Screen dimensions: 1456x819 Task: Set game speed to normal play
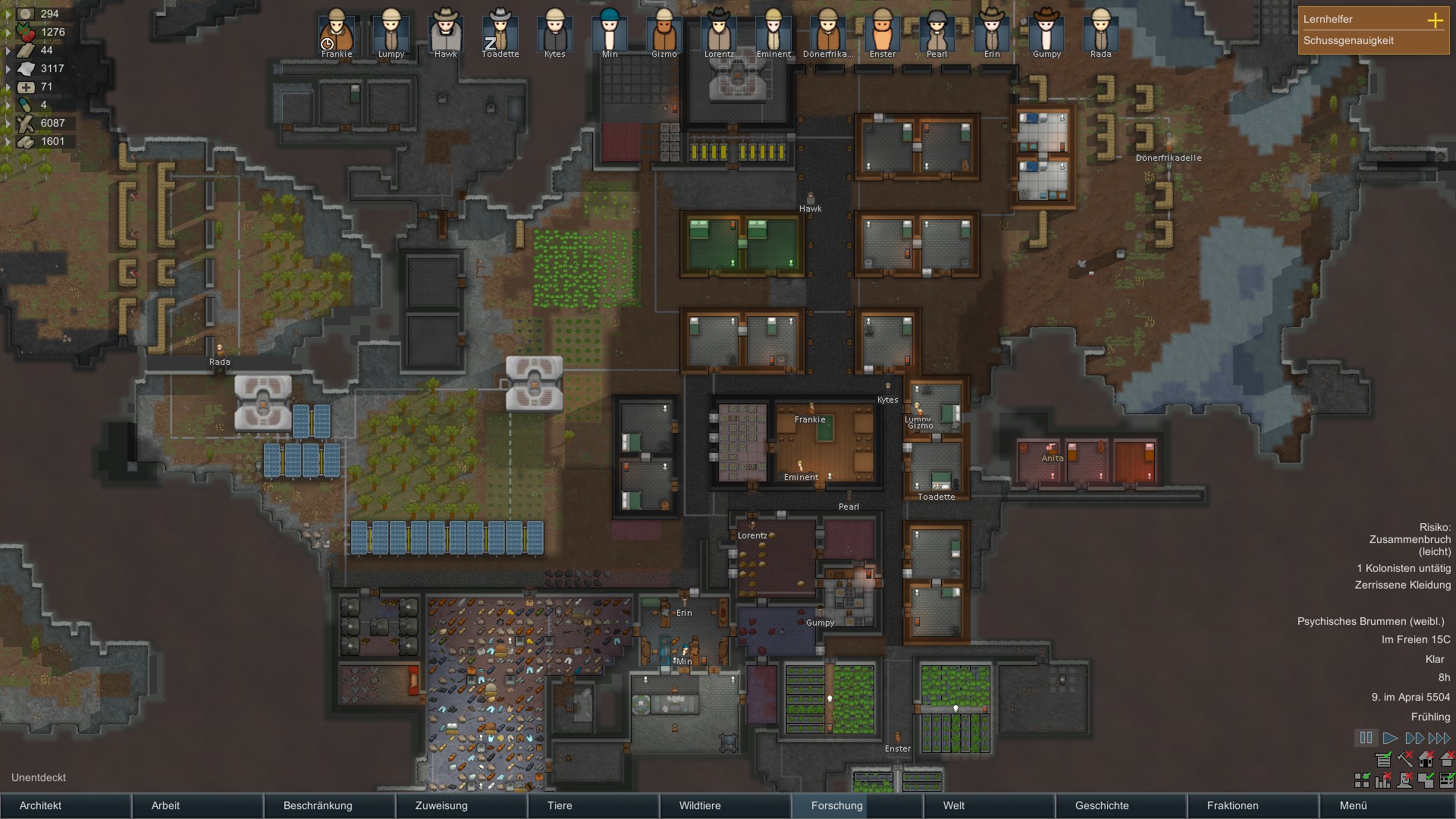point(1390,738)
